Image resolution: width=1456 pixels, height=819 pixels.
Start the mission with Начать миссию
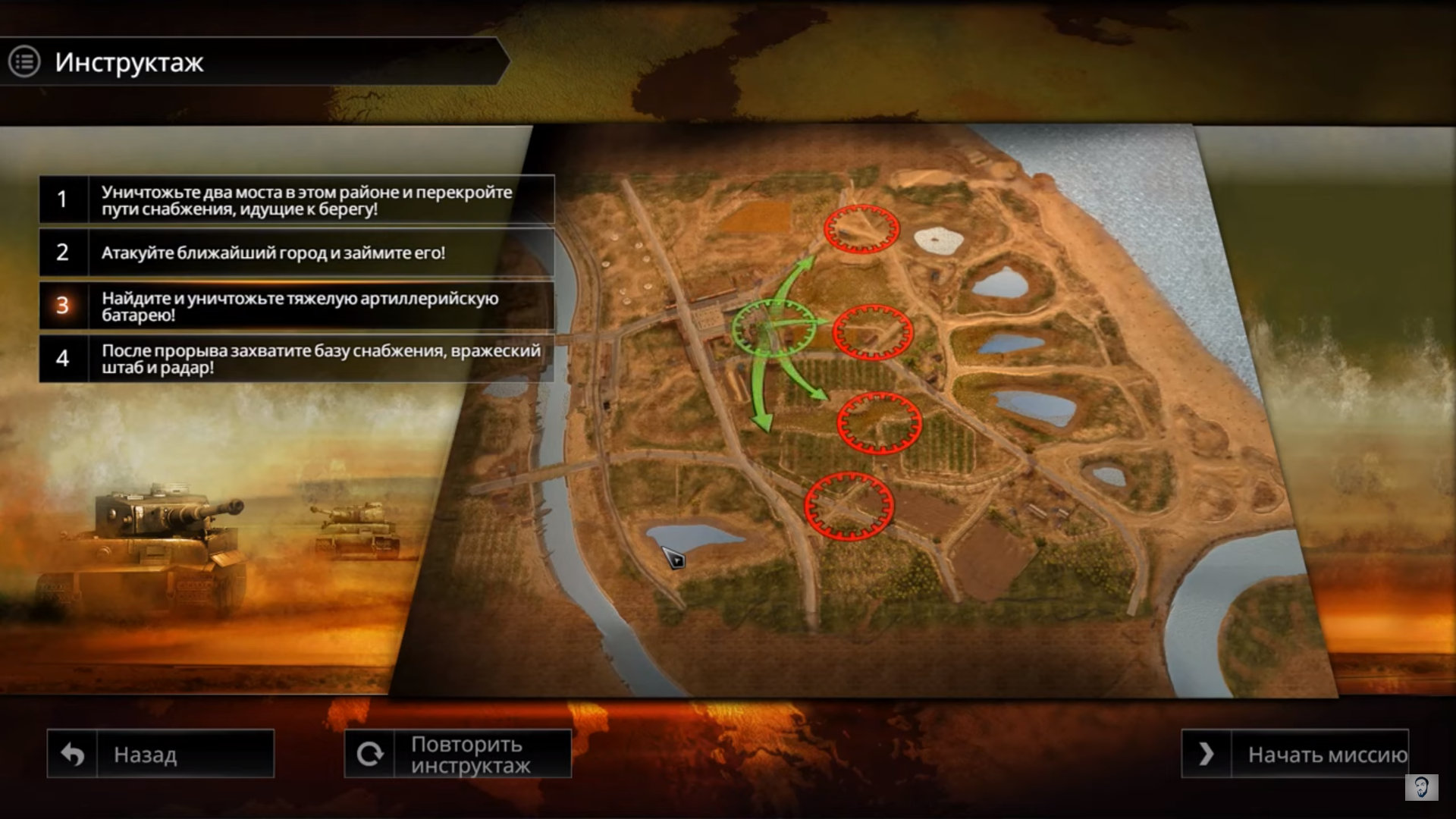pos(1295,754)
